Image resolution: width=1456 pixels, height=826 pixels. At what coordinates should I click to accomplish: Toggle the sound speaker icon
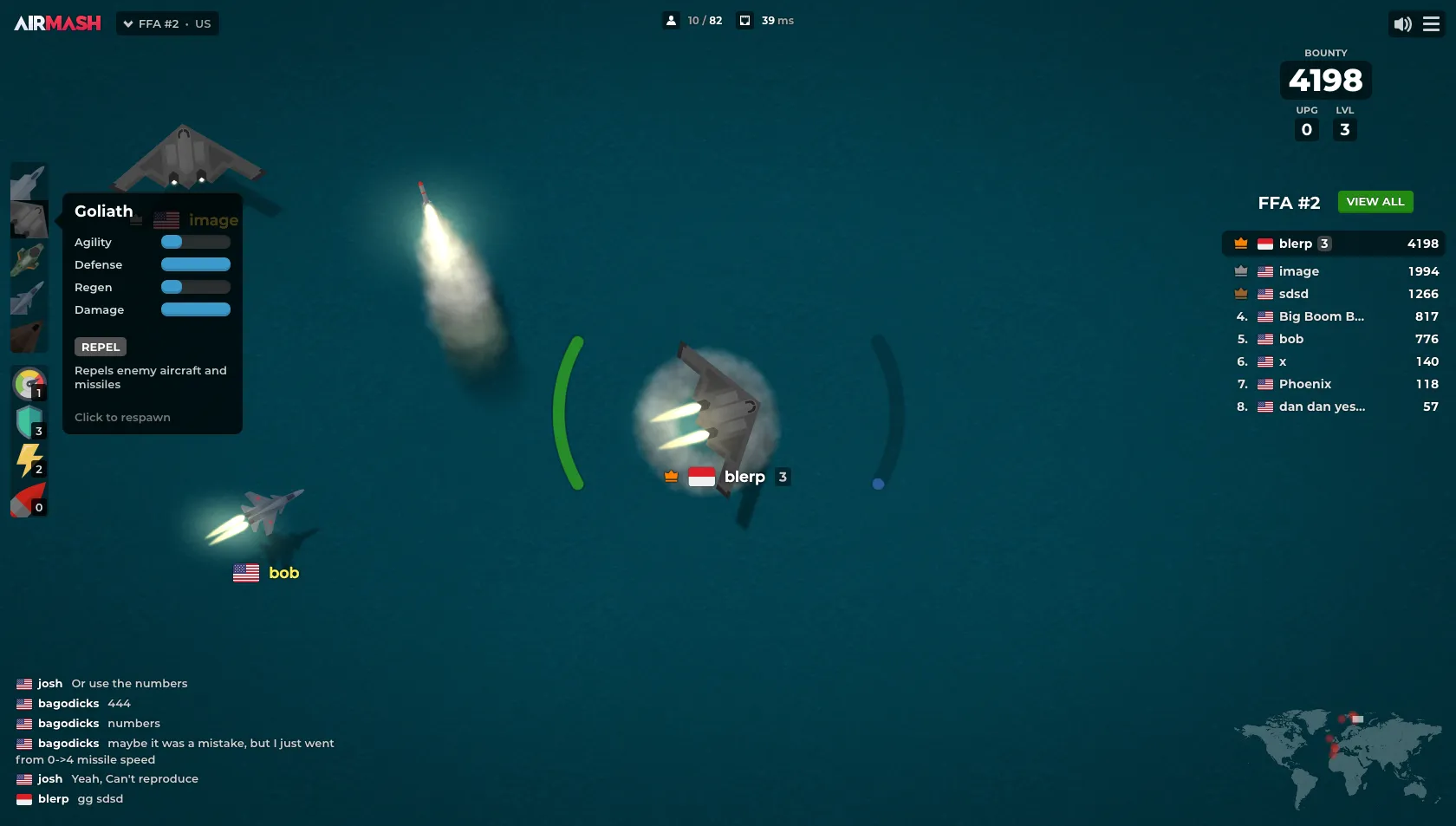tap(1402, 24)
